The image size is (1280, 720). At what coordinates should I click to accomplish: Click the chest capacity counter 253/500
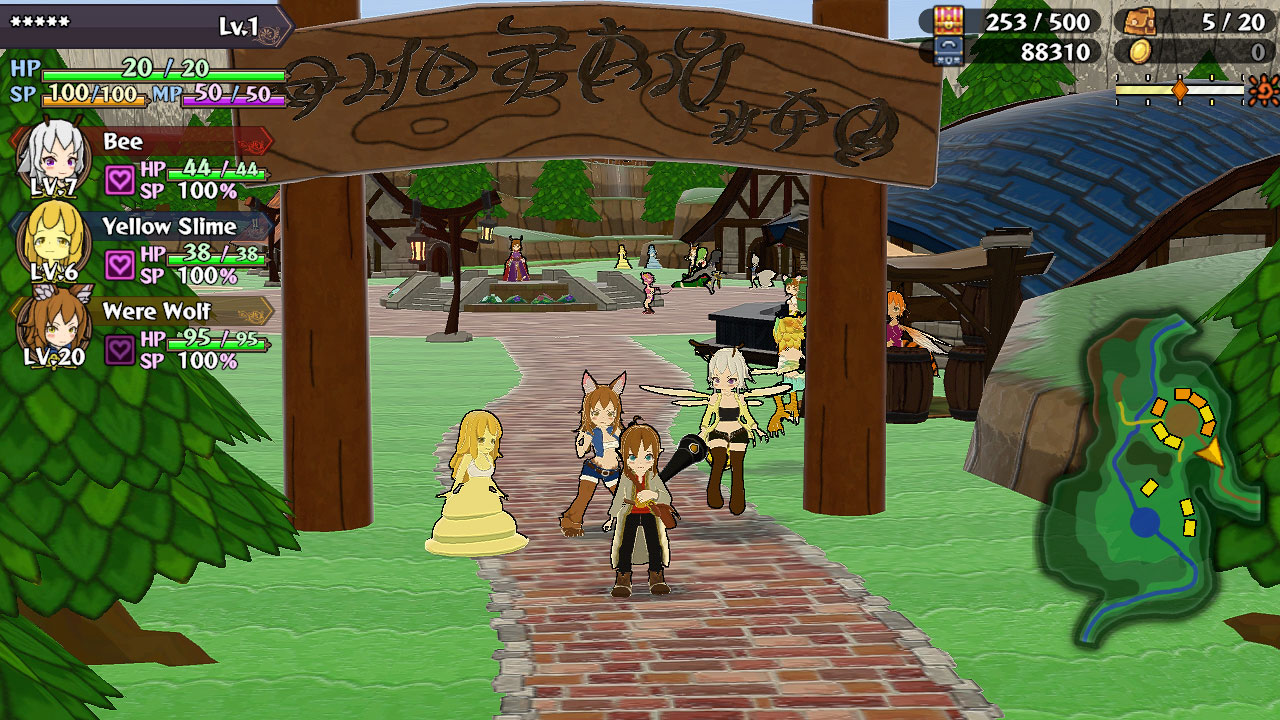click(1040, 20)
